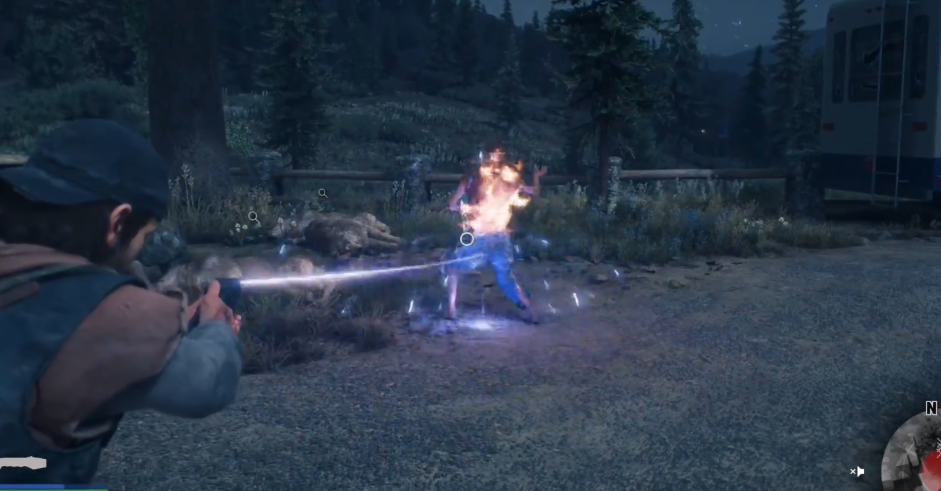Toggle the muted speaker icon
The height and width of the screenshot is (491, 941).
point(858,471)
